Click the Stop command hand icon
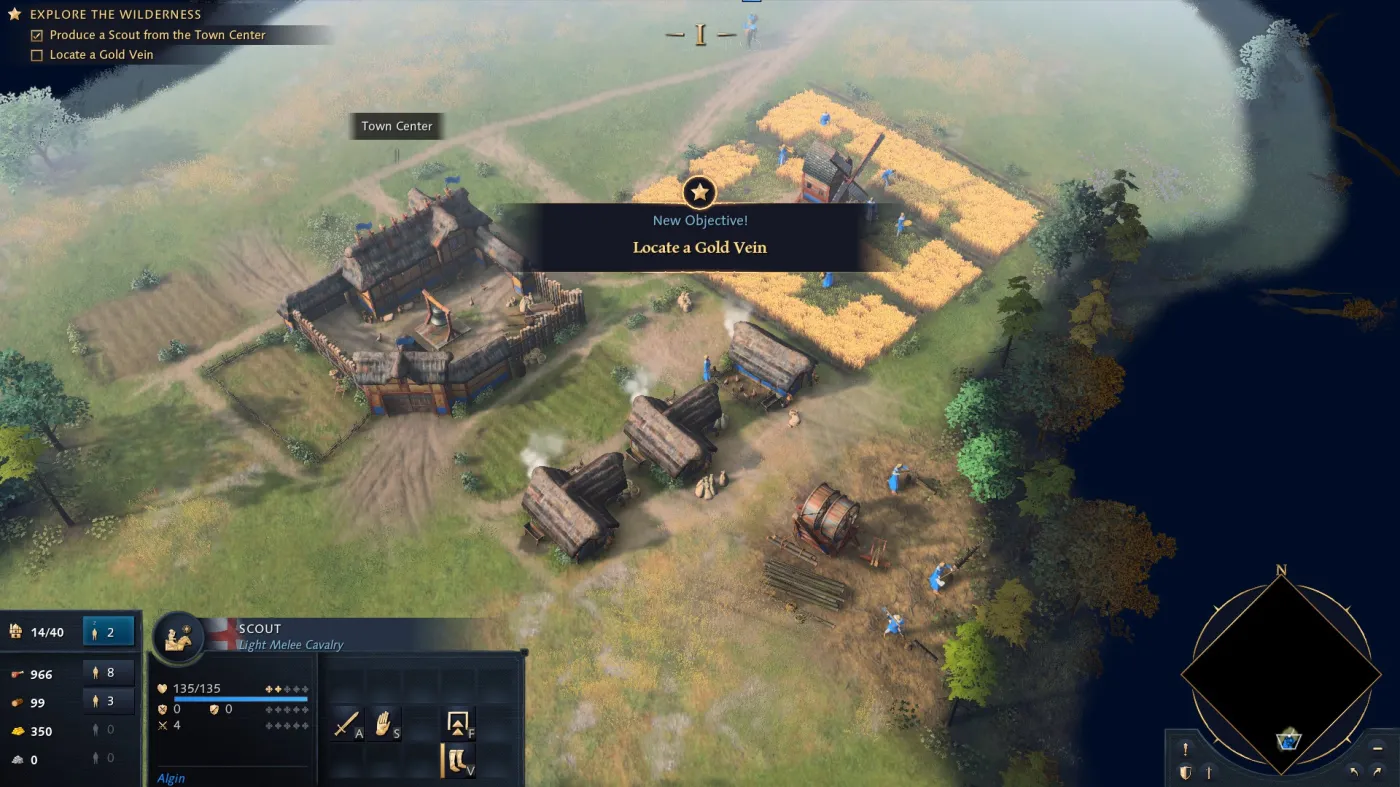This screenshot has height=787, width=1400. (x=384, y=722)
